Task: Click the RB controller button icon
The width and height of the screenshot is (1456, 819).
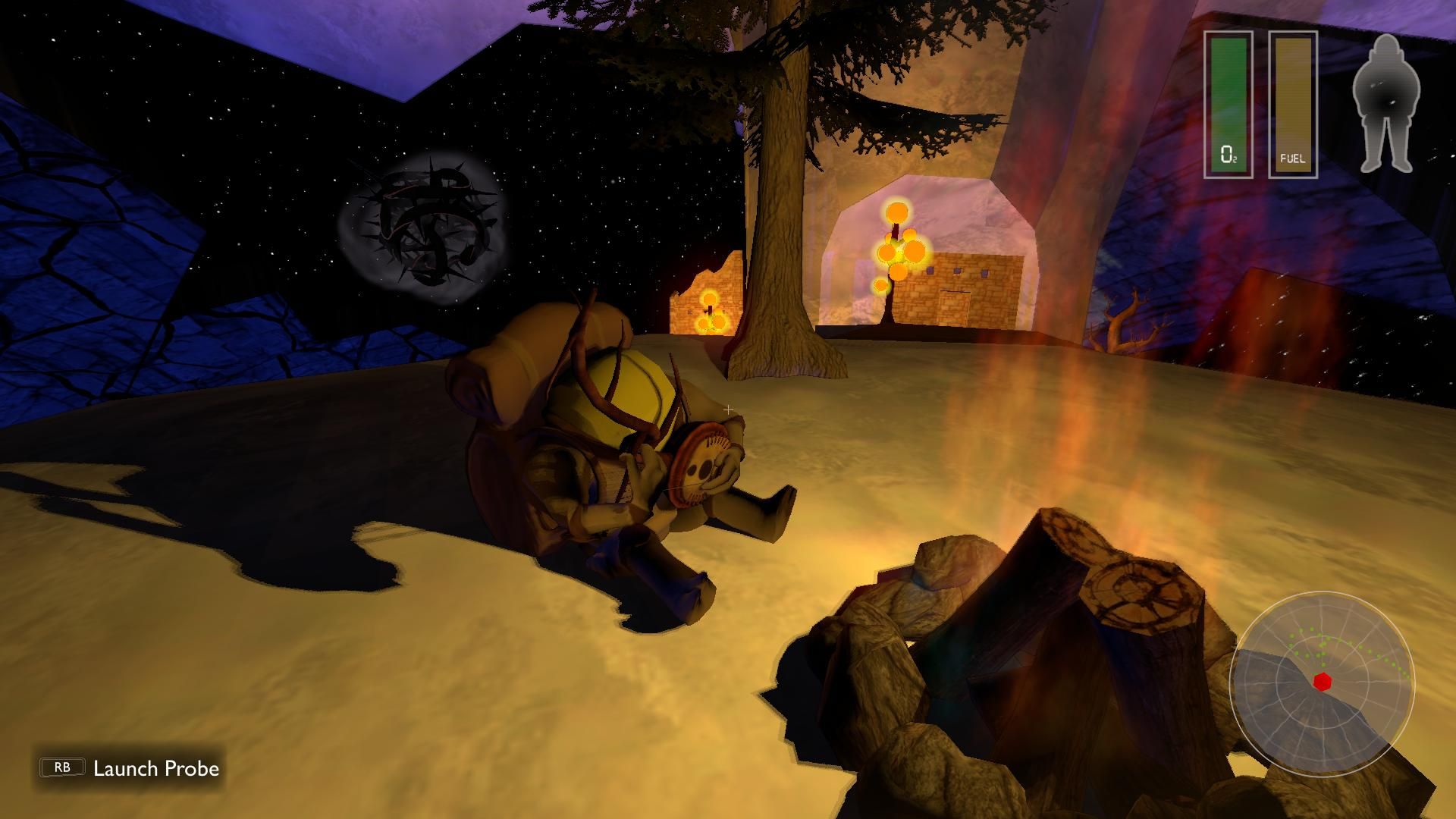Action: 62,767
